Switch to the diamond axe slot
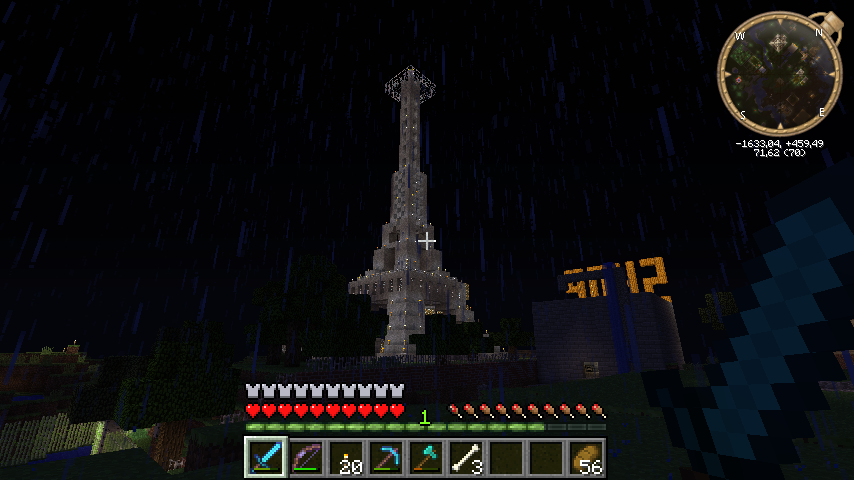The width and height of the screenshot is (854, 480). (x=426, y=458)
